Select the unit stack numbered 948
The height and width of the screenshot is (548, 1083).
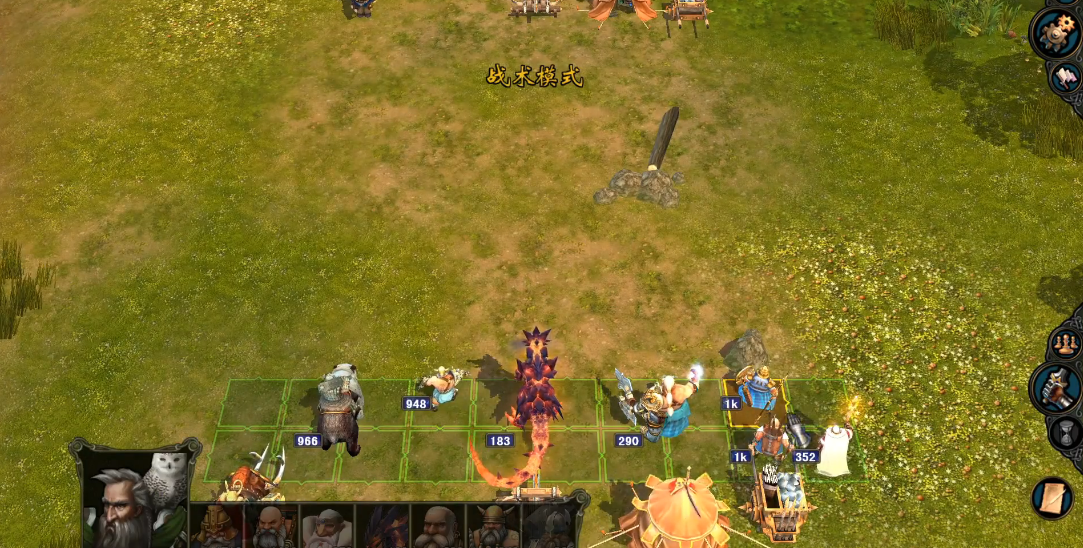441,386
